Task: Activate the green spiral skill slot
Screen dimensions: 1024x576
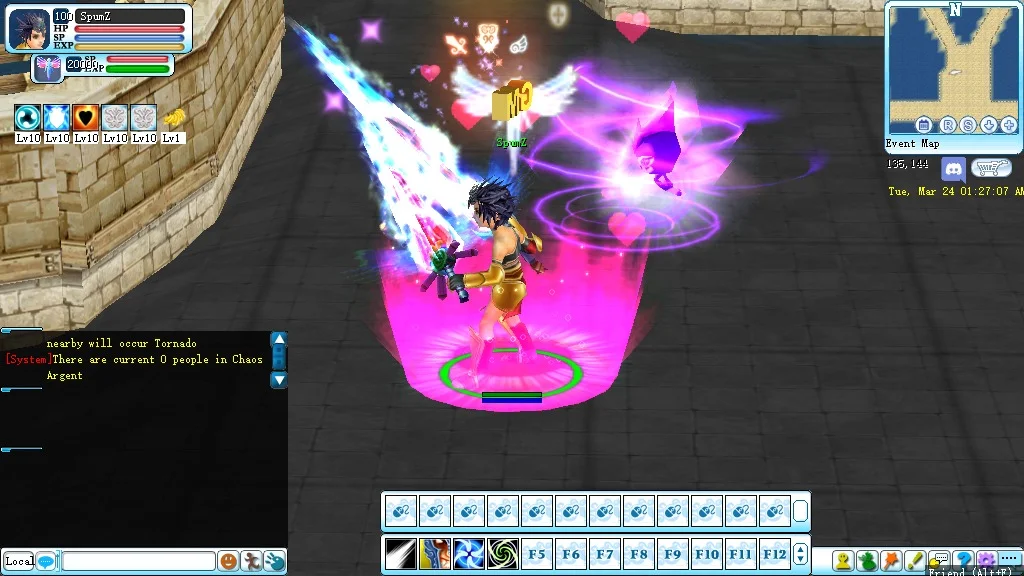Action: click(x=502, y=553)
